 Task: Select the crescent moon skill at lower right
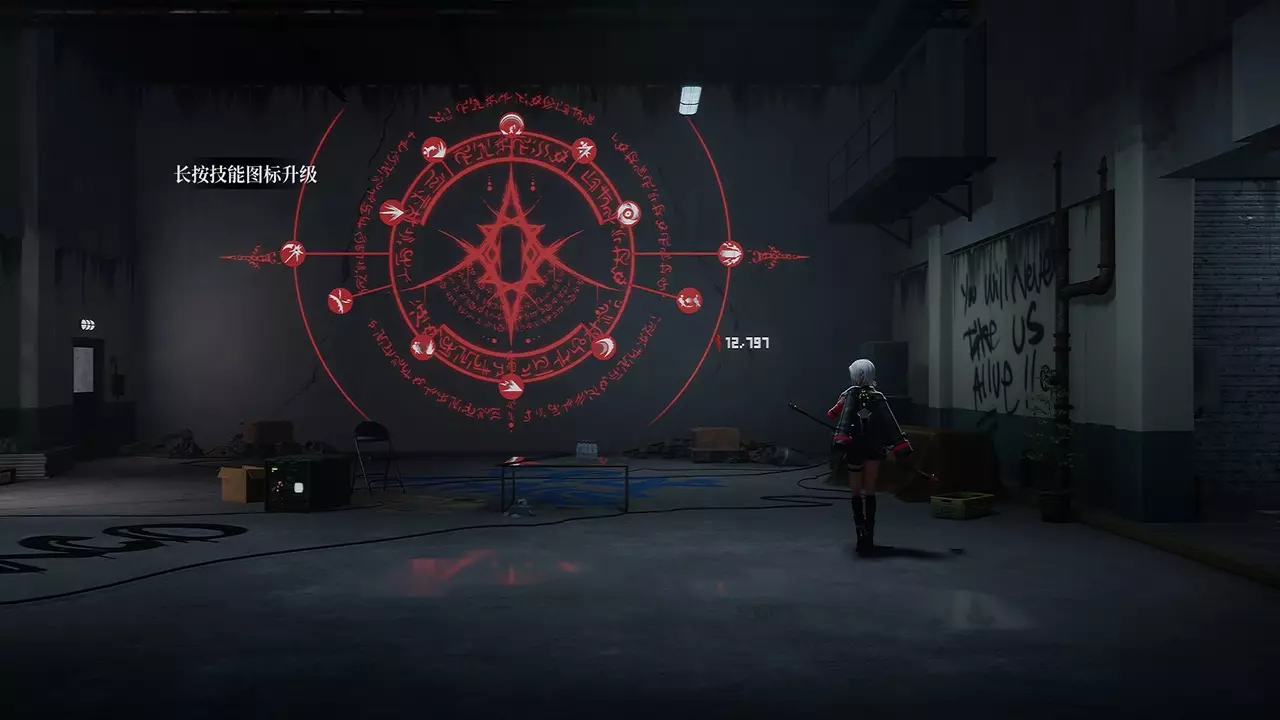click(603, 348)
